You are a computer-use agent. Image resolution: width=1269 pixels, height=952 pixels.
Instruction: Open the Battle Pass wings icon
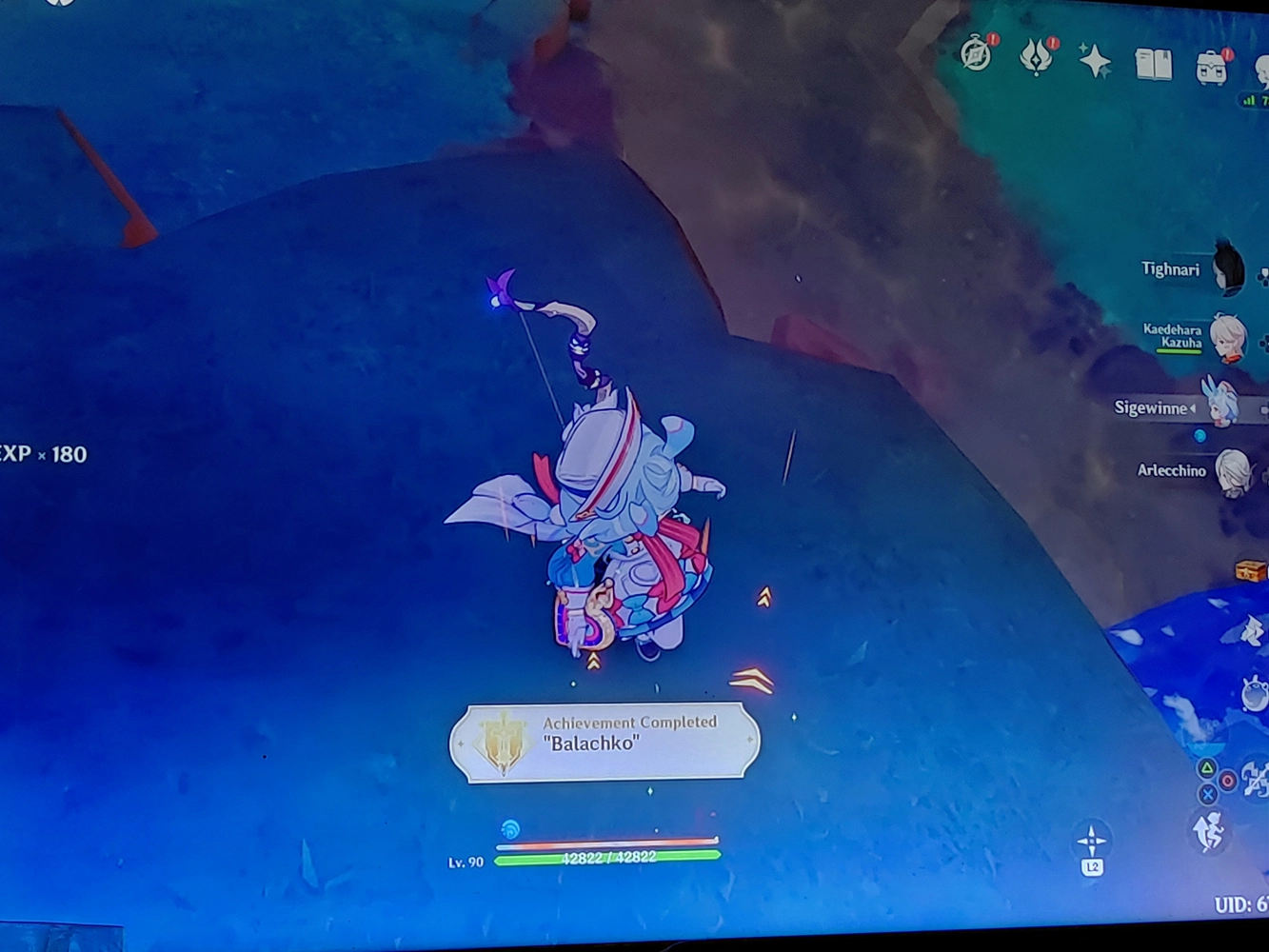1035,59
